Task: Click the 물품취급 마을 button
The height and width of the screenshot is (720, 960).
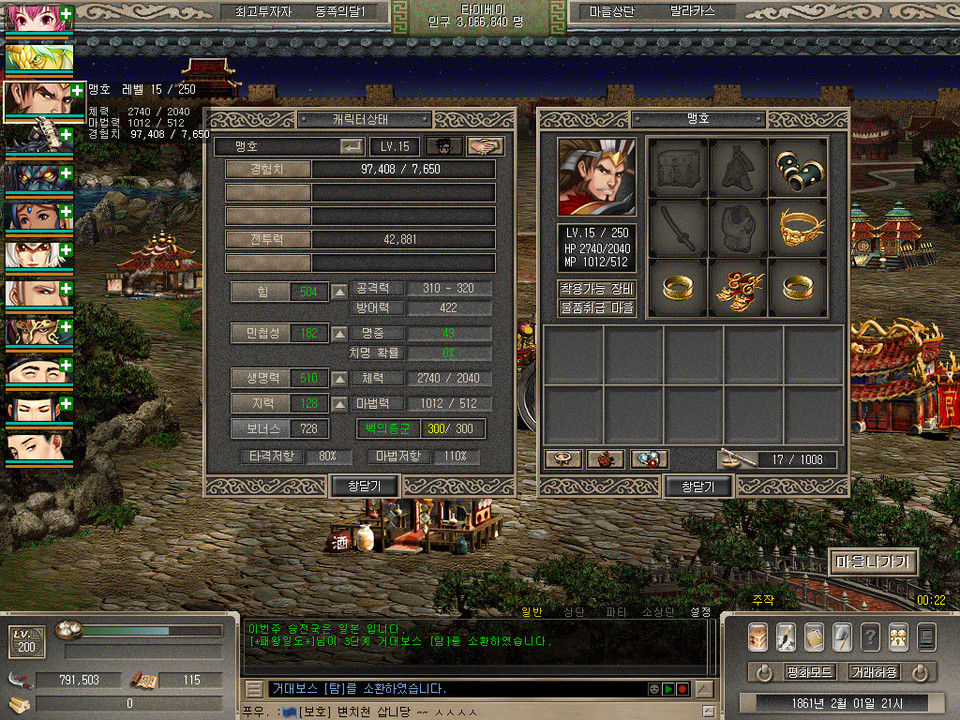Action: coord(597,308)
